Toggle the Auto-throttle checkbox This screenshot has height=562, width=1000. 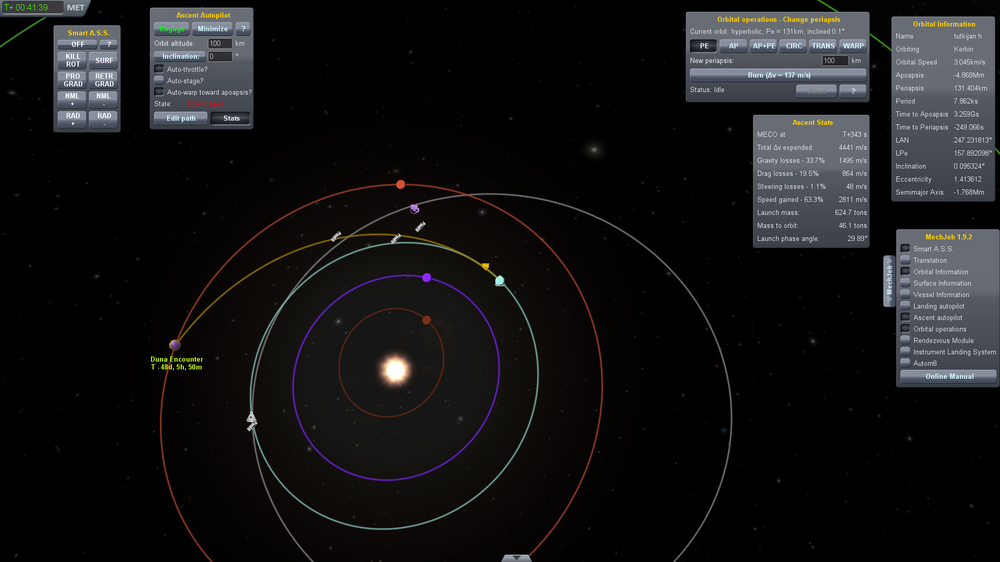(x=160, y=69)
